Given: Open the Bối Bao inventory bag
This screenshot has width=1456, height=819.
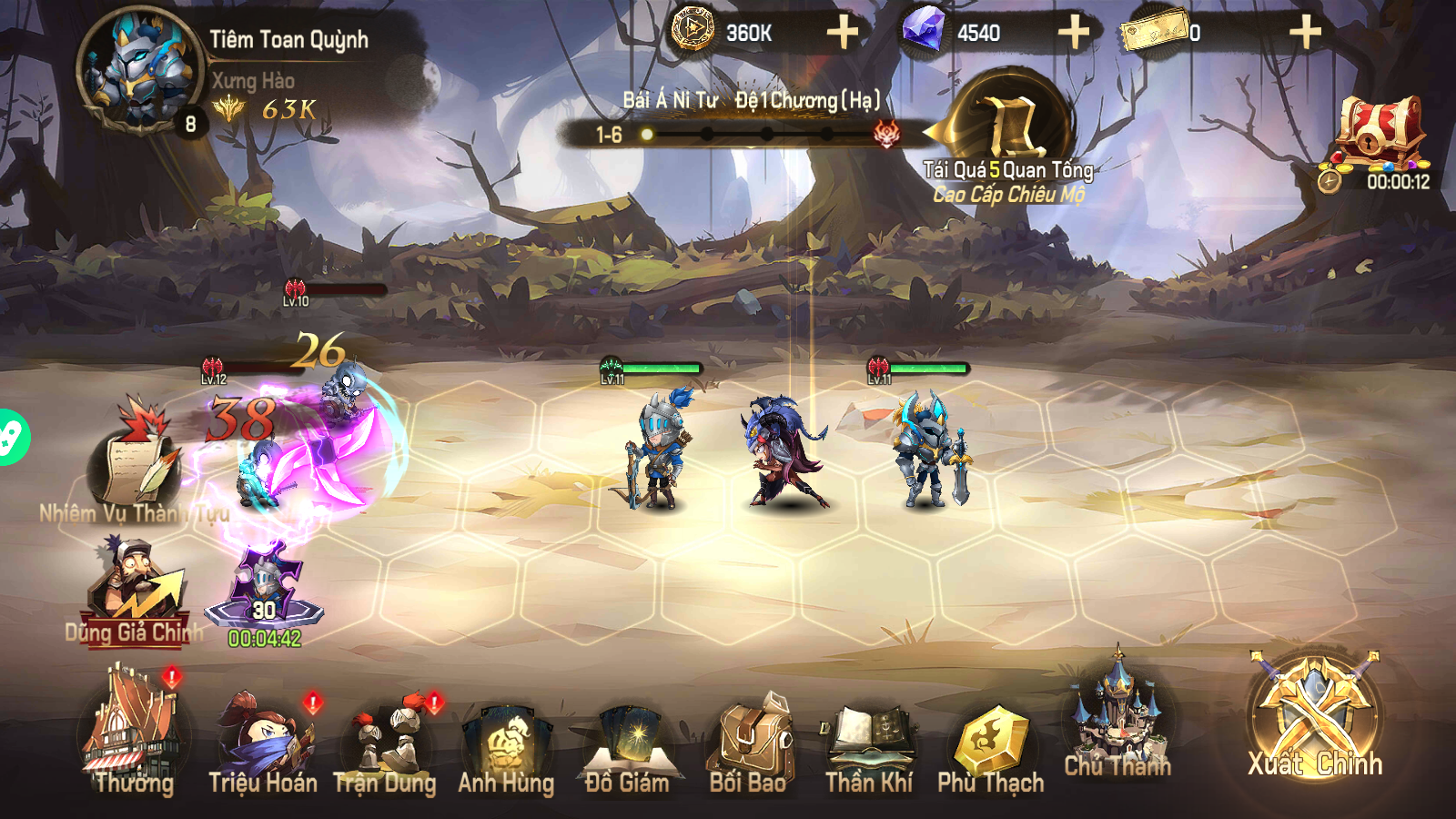Looking at the screenshot, I should [753, 737].
